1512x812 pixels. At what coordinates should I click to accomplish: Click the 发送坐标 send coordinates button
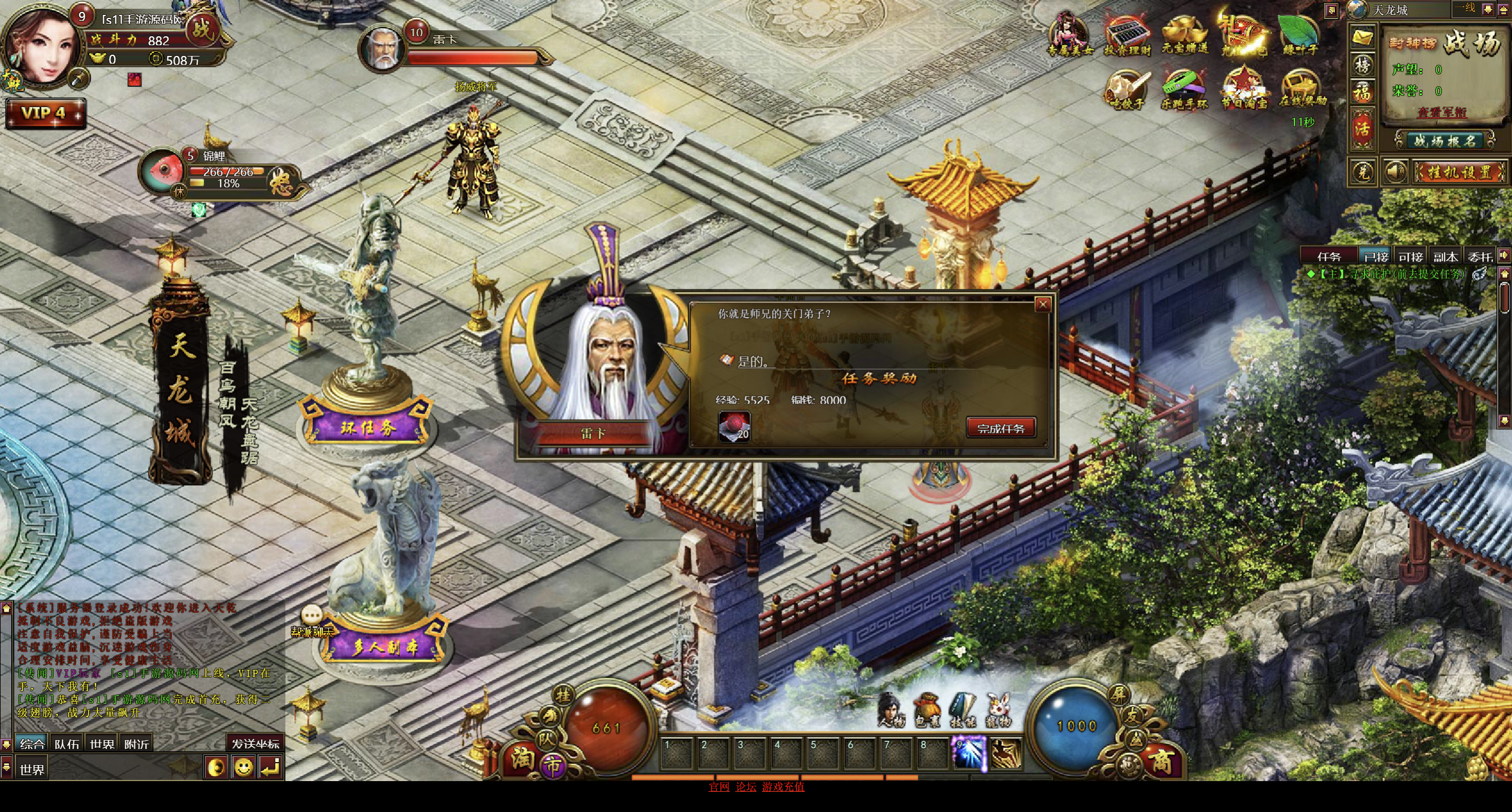[x=255, y=744]
